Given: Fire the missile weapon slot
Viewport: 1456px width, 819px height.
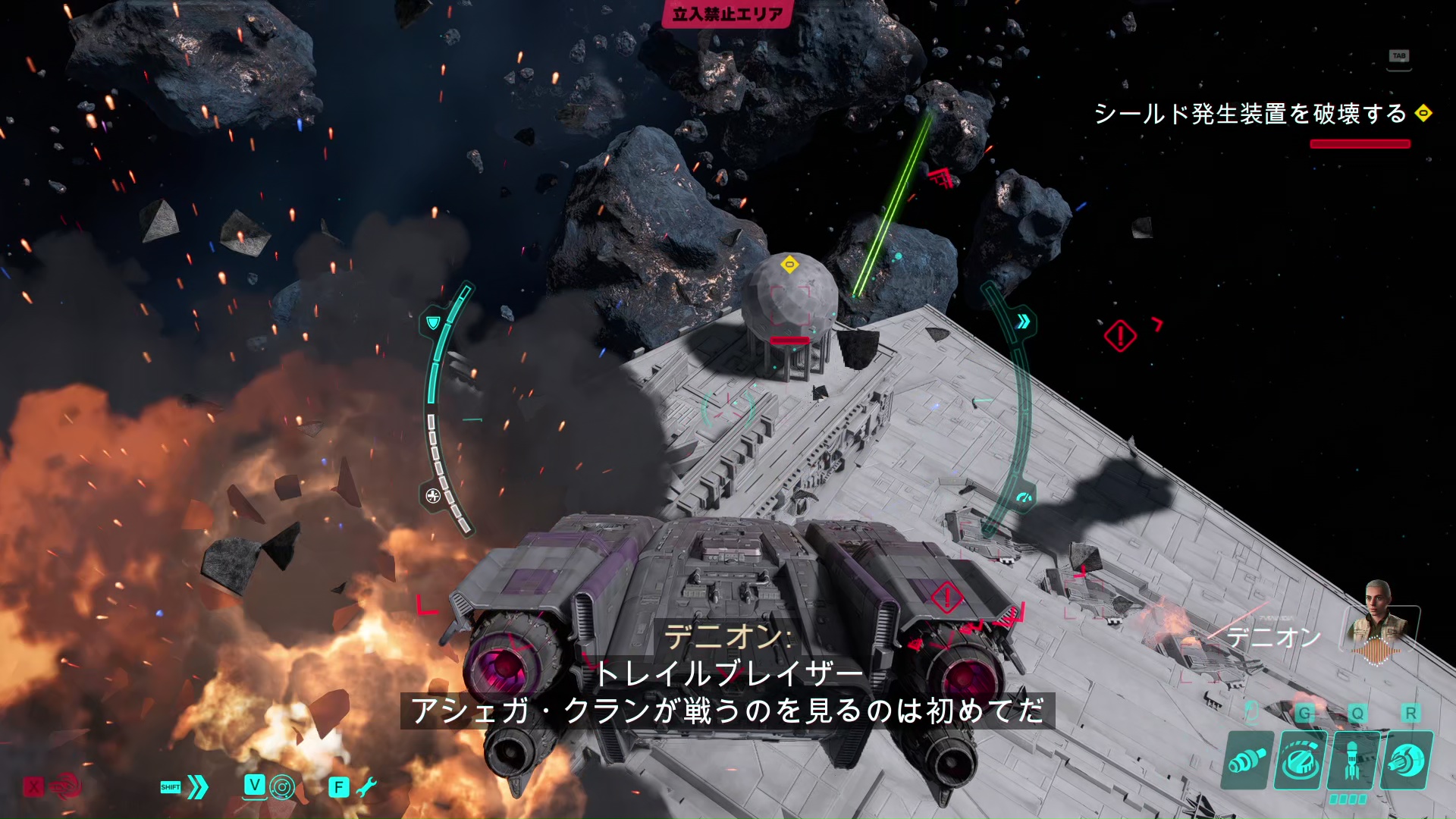Looking at the screenshot, I should pos(1352,761).
